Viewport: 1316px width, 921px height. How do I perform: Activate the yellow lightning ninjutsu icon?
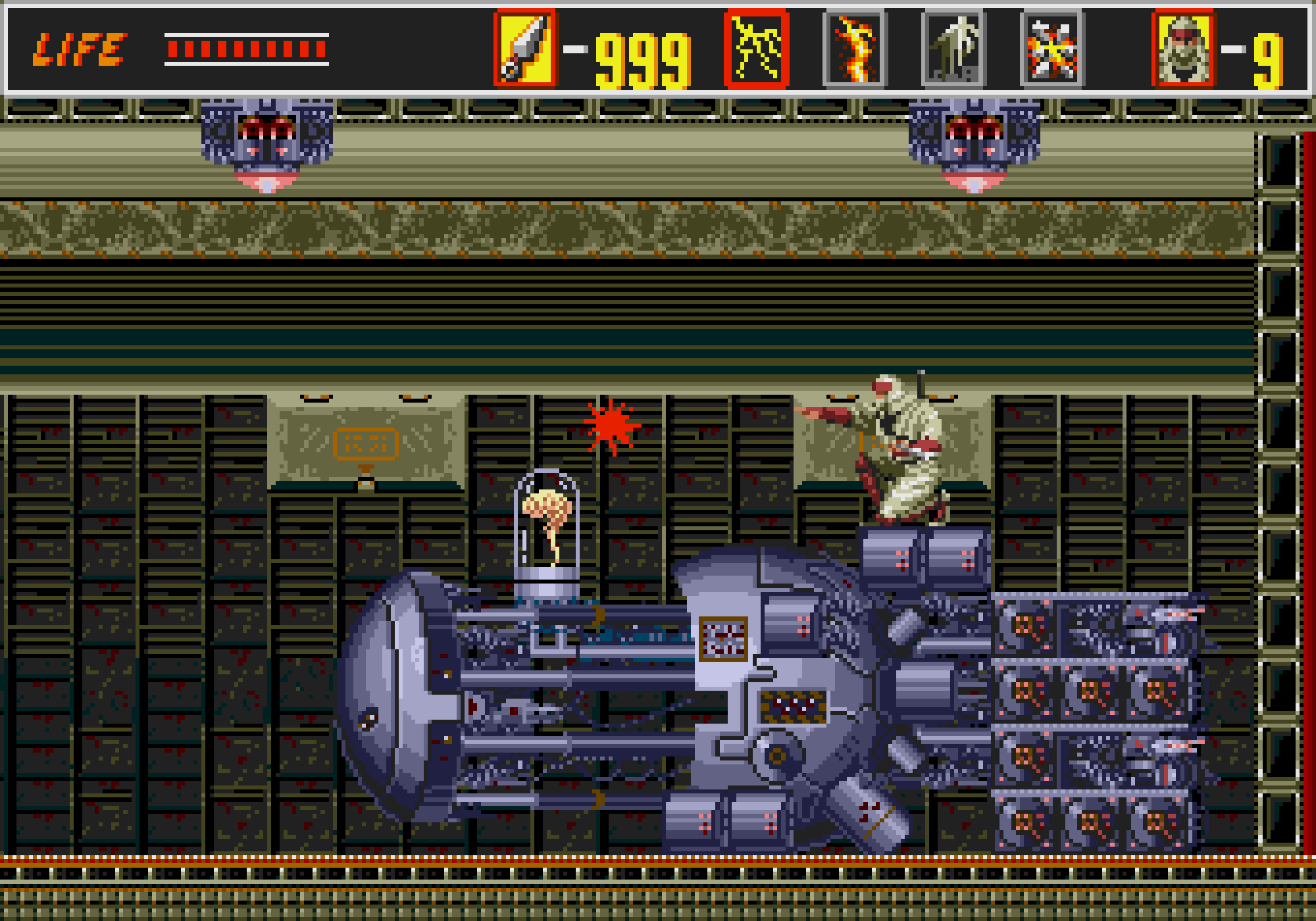click(x=756, y=48)
